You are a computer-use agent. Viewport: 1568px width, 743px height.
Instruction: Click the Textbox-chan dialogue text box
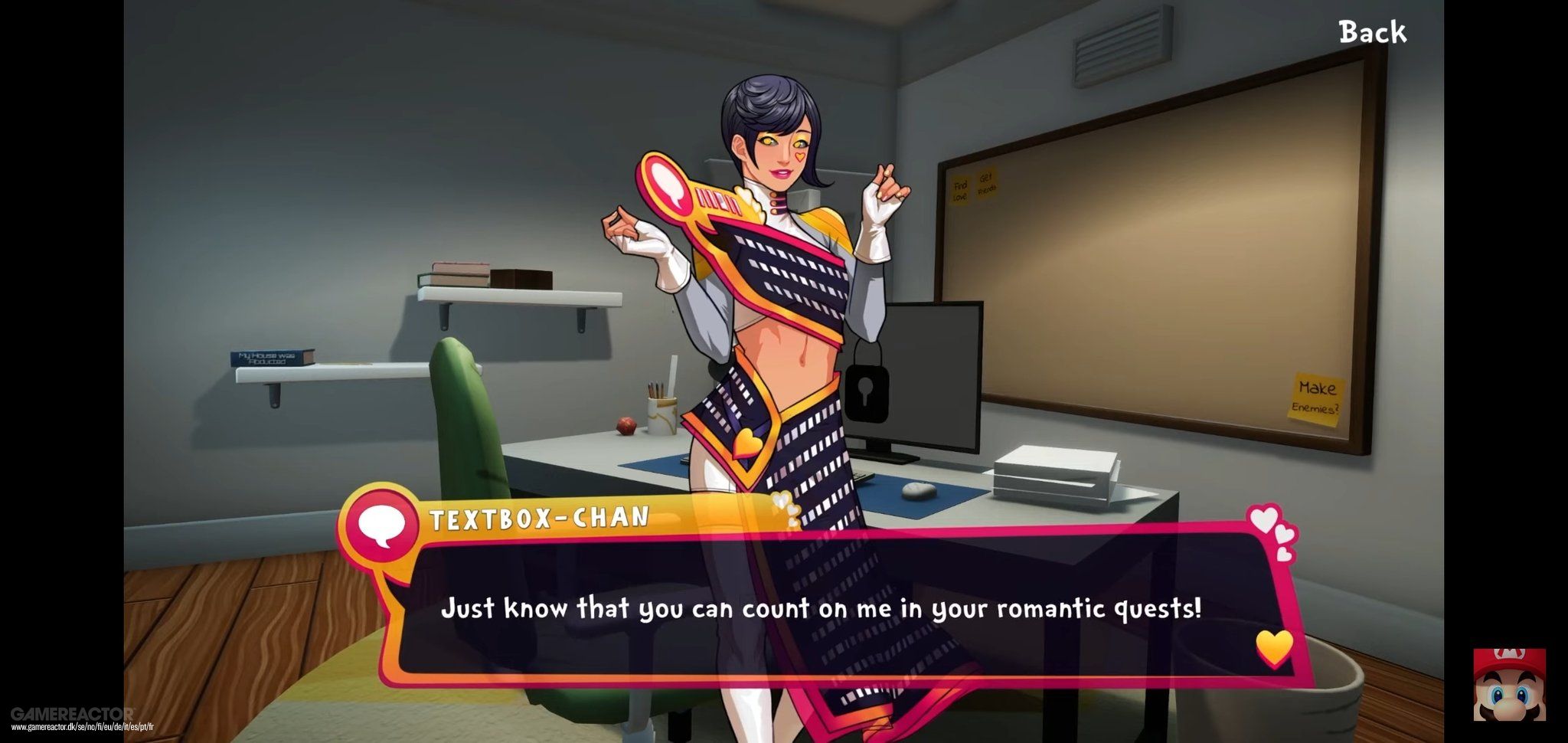click(821, 609)
